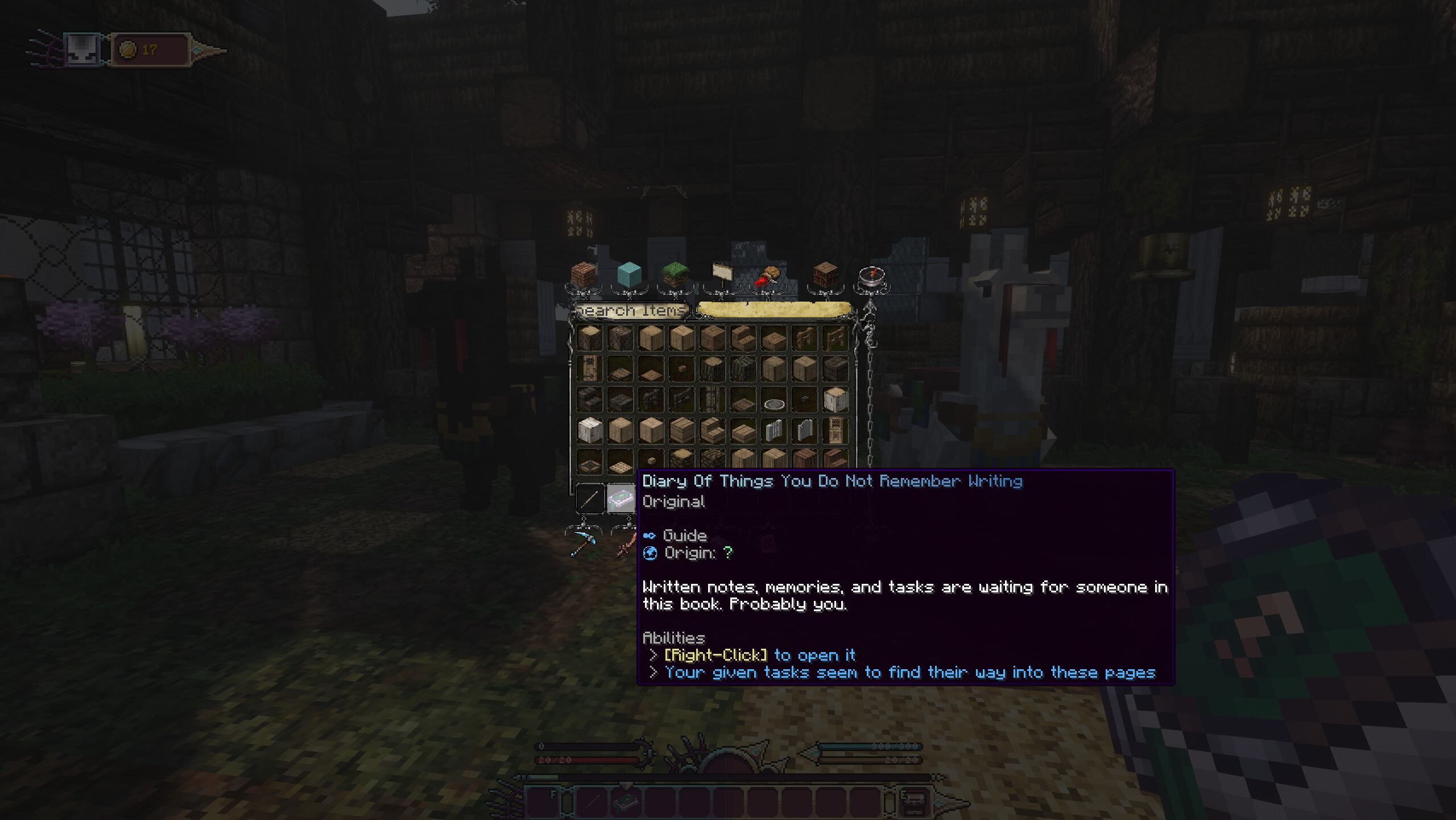
Task: Grab the scrollbar handle on the chain
Action: (x=870, y=330)
